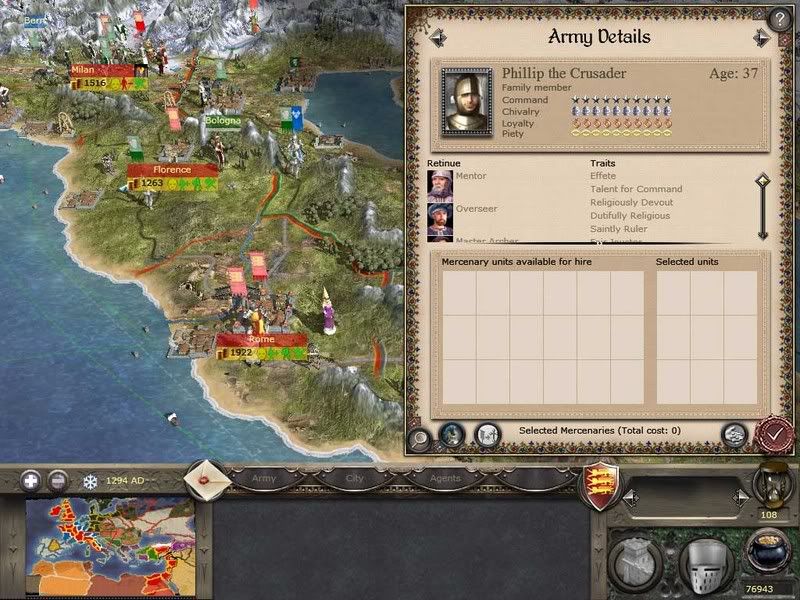Select Phillip the Crusader's portrait
Viewport: 800px width, 600px height.
point(467,101)
